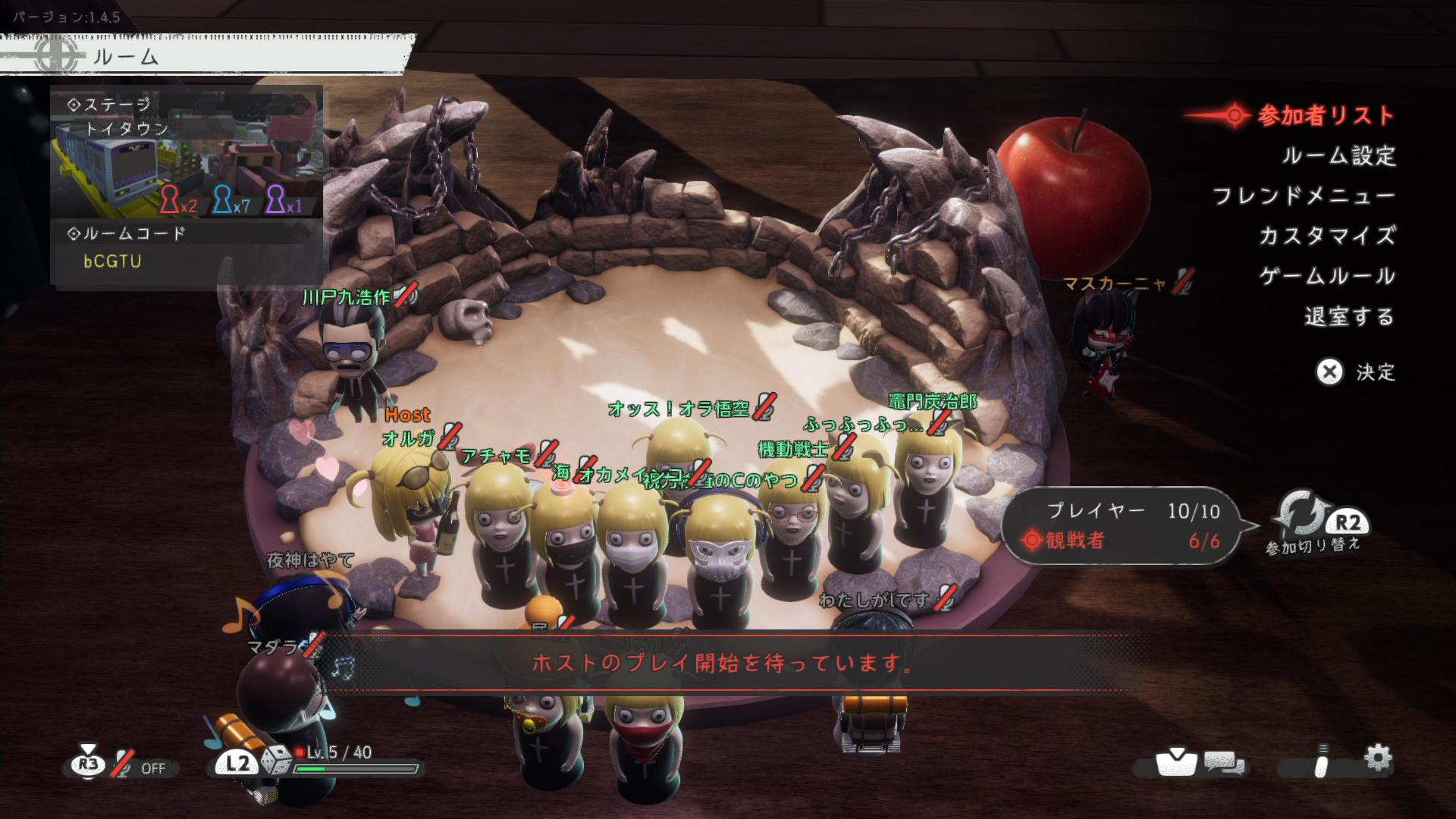1456x819 pixels.
Task: Click the dice icon beside the level bar
Action: (x=276, y=761)
